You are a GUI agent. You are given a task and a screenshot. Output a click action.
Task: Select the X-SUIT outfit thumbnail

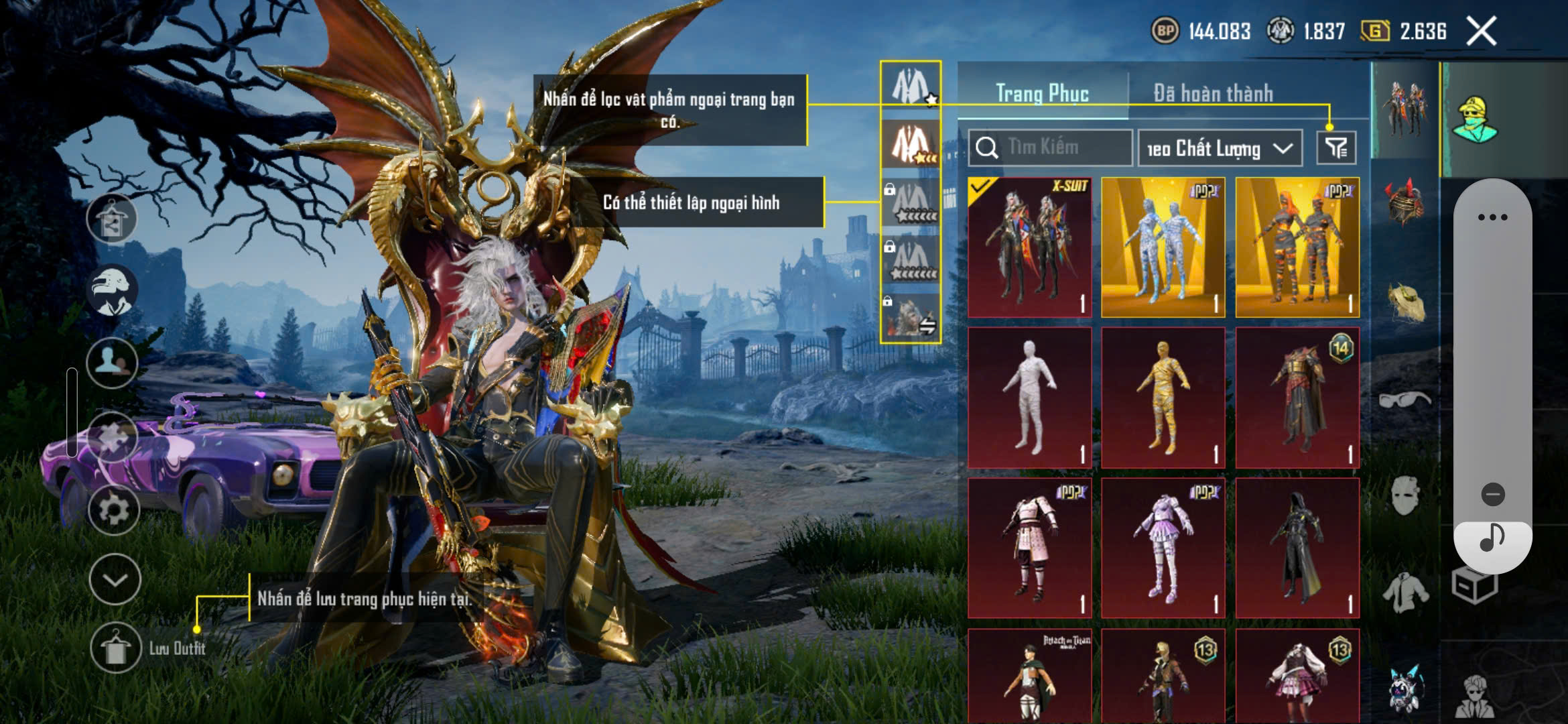[x=1029, y=247]
